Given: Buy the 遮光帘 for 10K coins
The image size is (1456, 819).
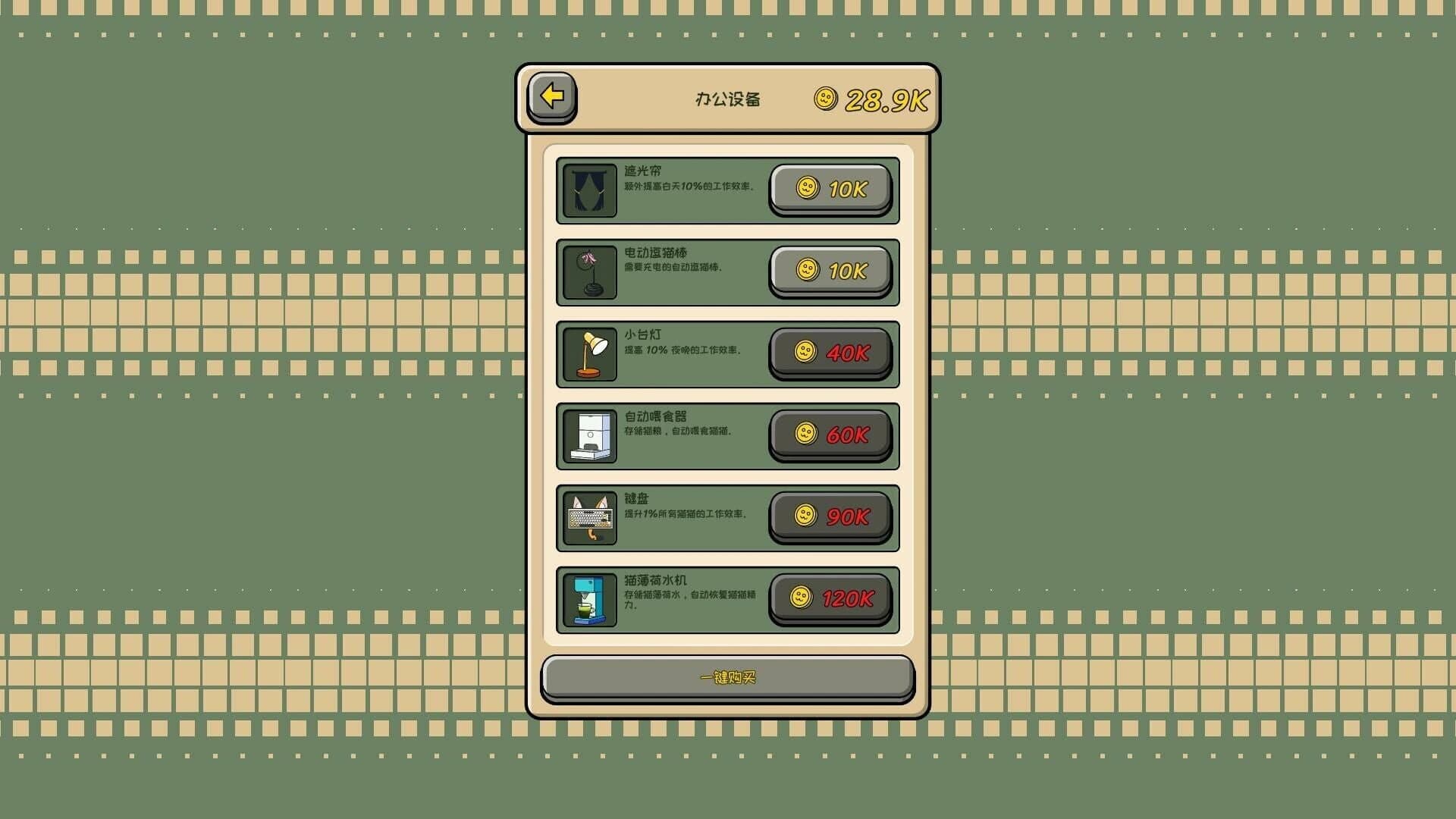Looking at the screenshot, I should pos(830,189).
